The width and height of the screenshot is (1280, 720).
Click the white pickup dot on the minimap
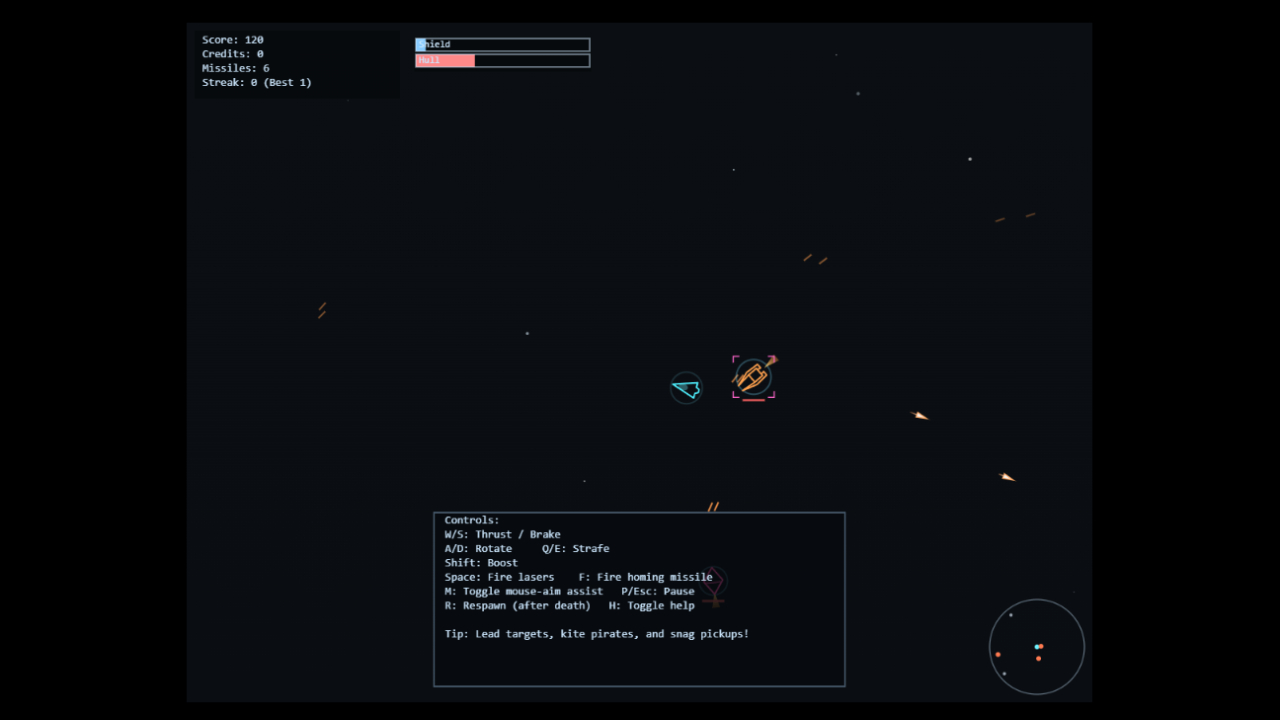point(1011,615)
